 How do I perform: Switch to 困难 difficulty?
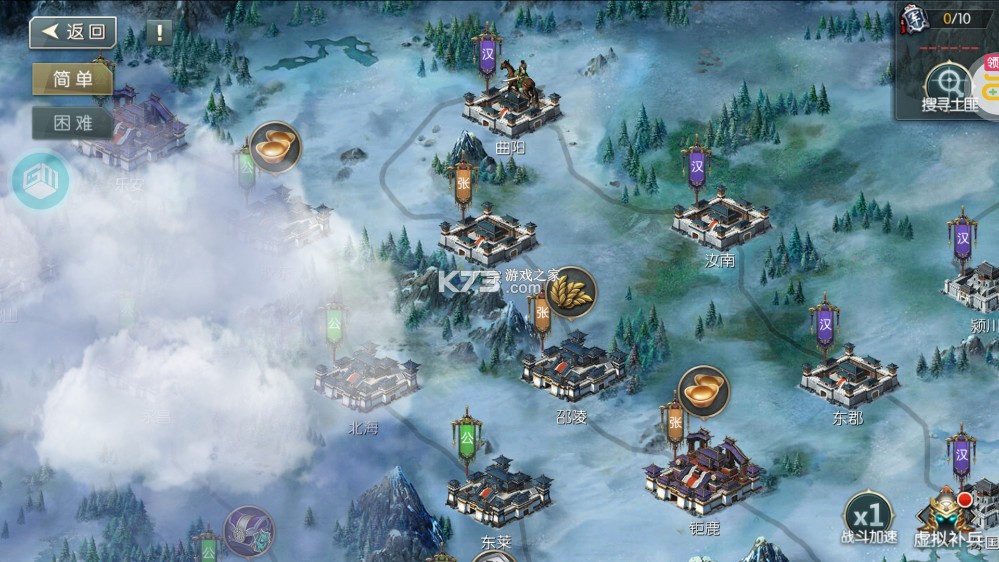(72, 123)
